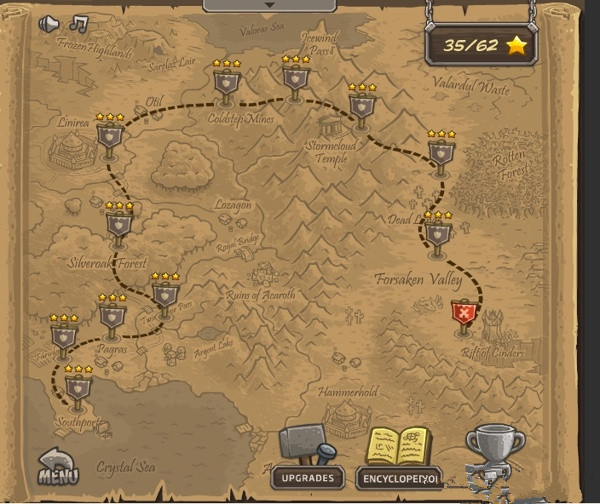The height and width of the screenshot is (504, 600).
Task: Select the red flag in Forsaken Valley
Action: point(464,315)
